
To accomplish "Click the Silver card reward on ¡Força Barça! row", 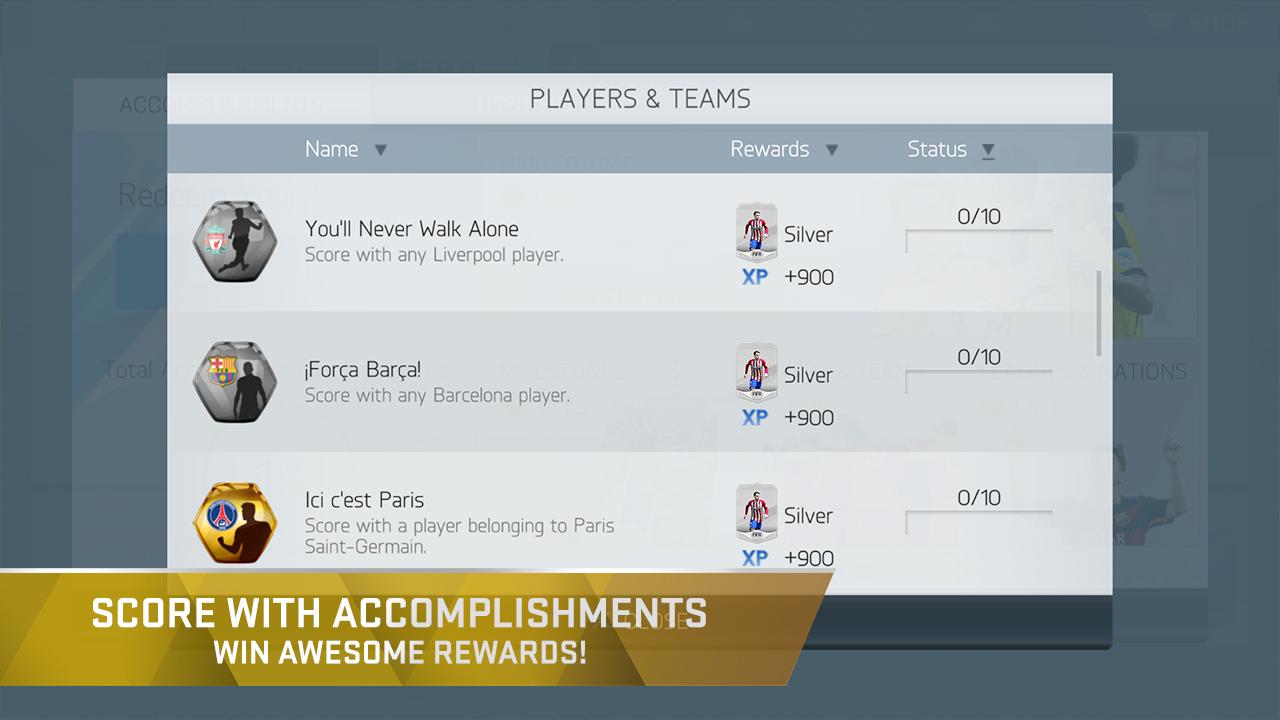I will (757, 371).
